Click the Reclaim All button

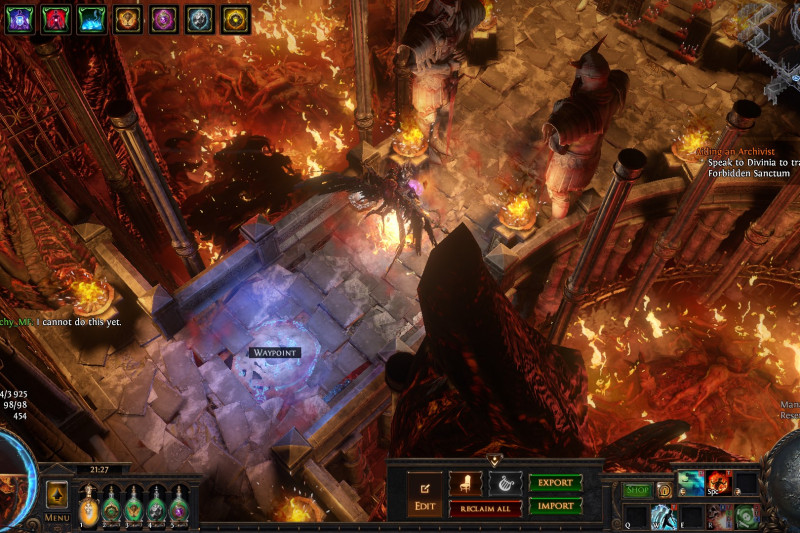coord(485,508)
